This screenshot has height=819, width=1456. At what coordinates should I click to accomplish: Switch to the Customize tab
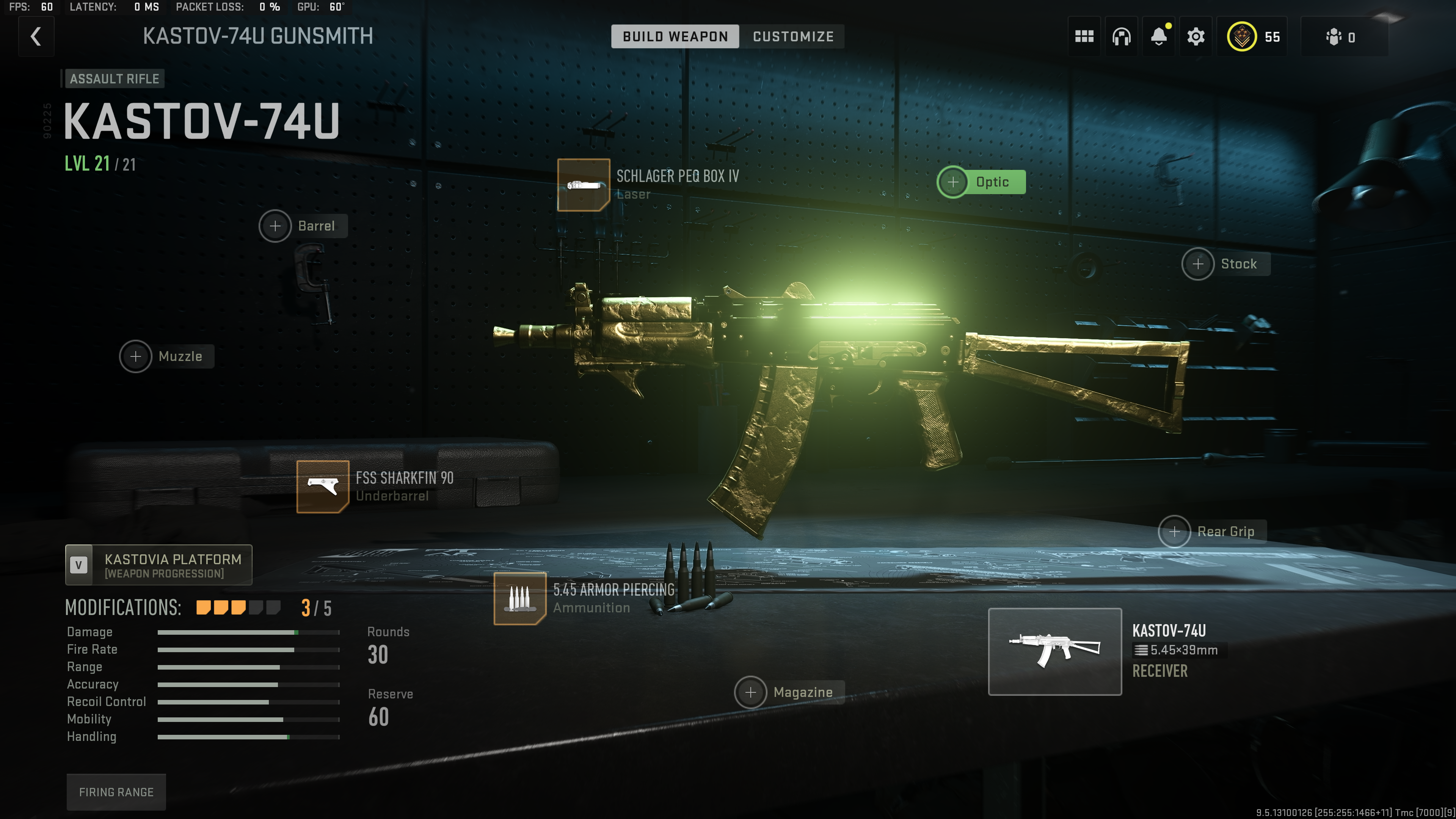(792, 37)
